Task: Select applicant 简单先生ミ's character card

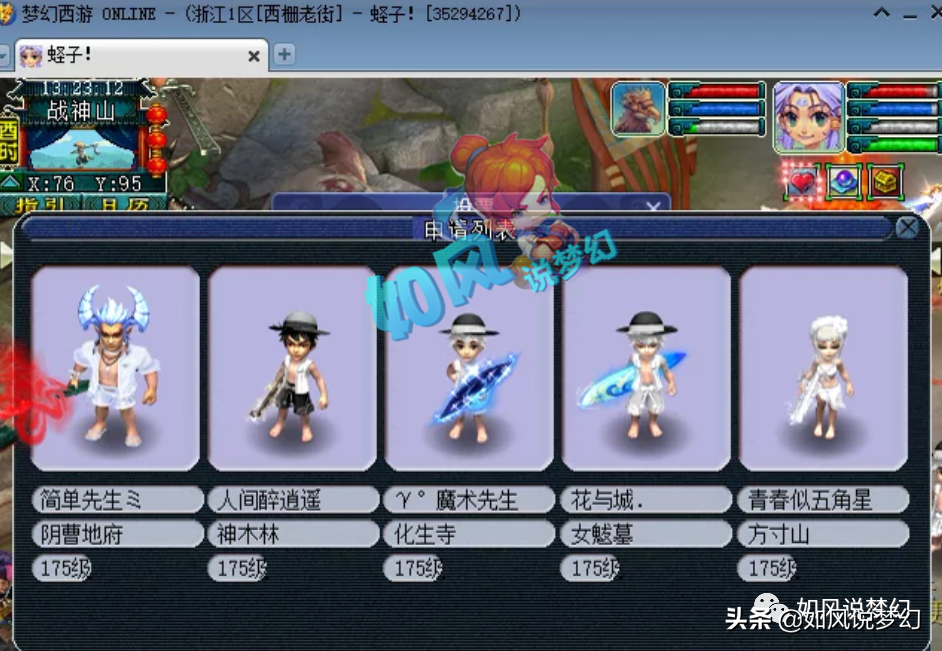Action: click(115, 368)
